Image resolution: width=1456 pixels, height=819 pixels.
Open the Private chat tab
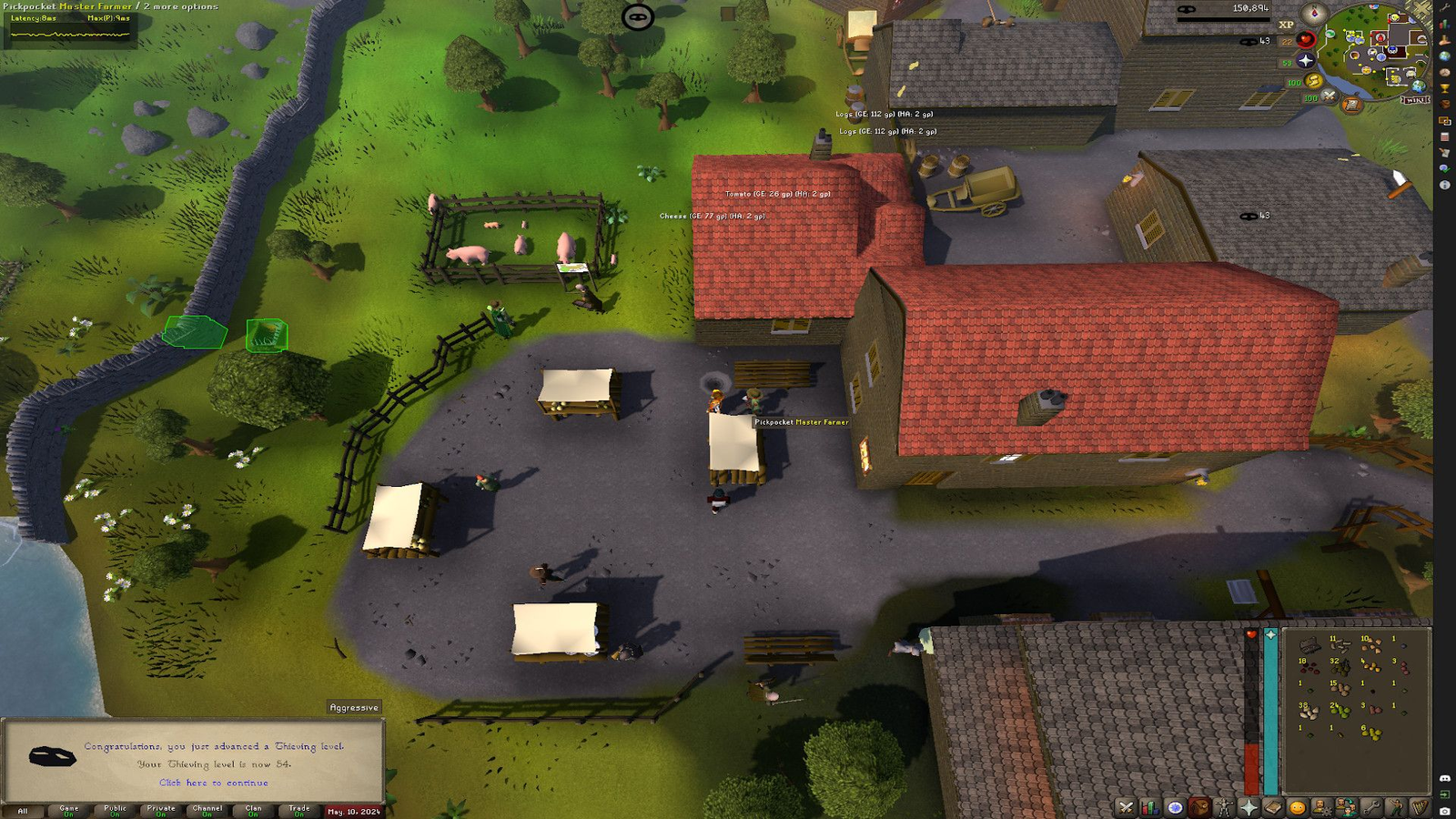[x=161, y=810]
